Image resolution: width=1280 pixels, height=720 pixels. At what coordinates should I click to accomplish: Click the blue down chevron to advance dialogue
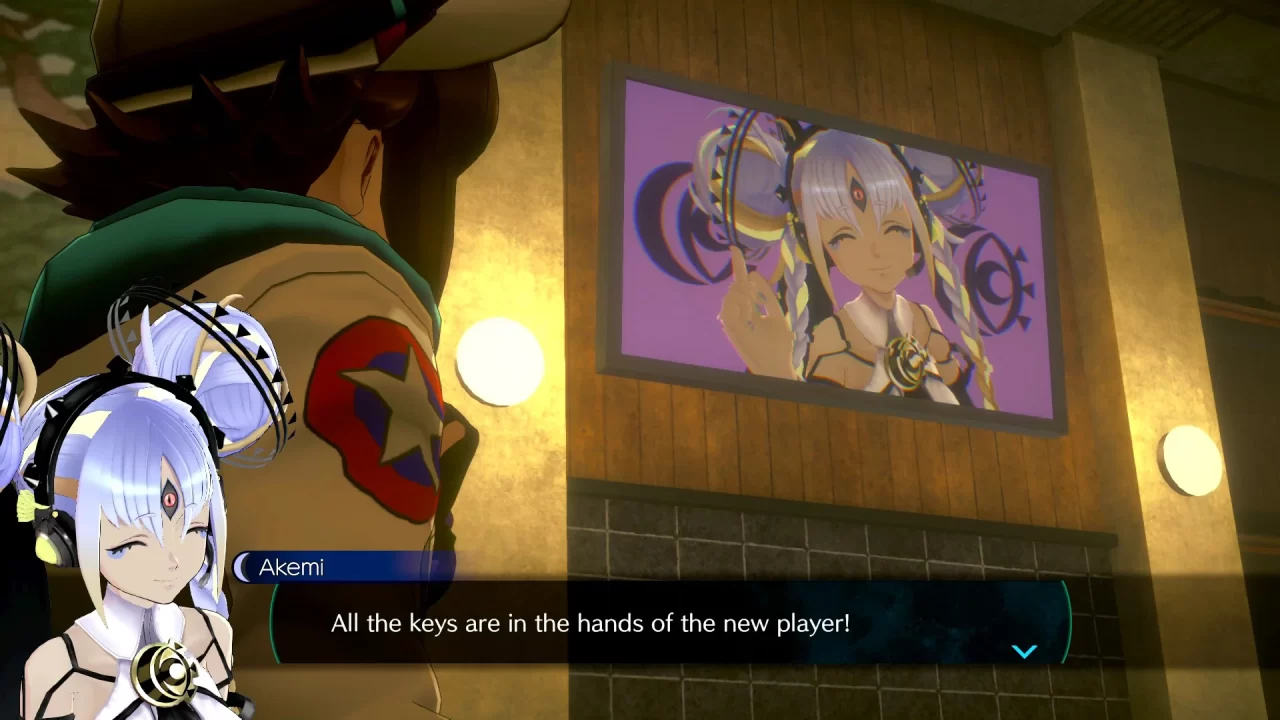1024,650
